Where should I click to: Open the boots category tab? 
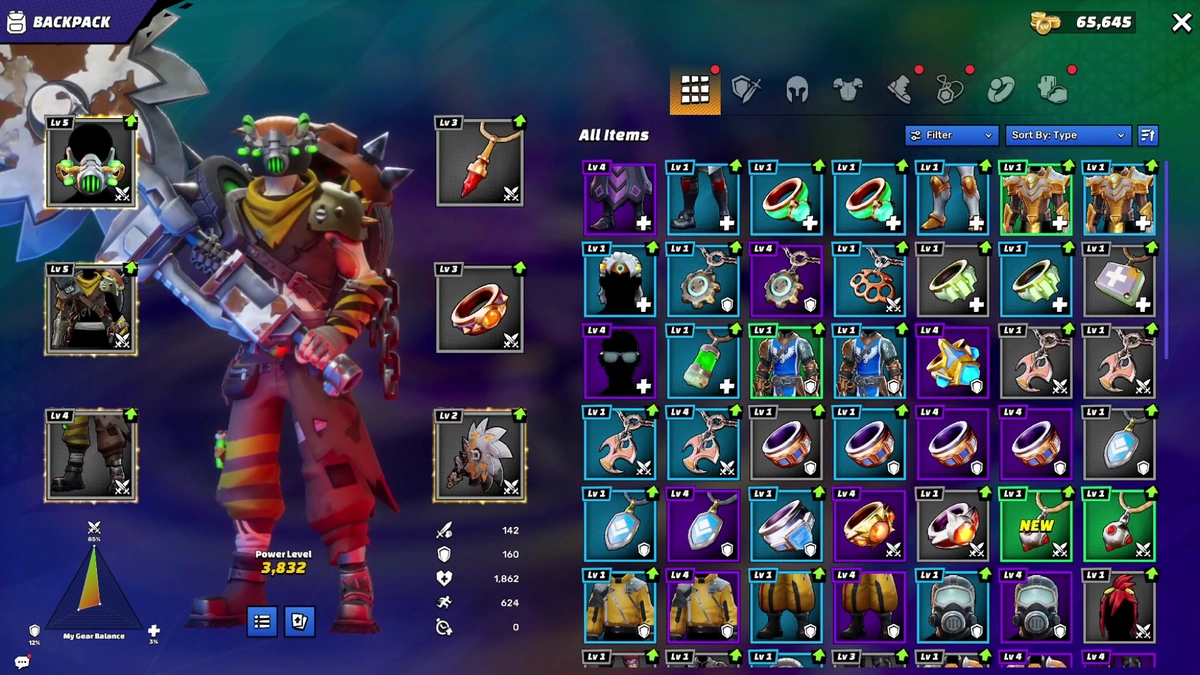tap(899, 90)
